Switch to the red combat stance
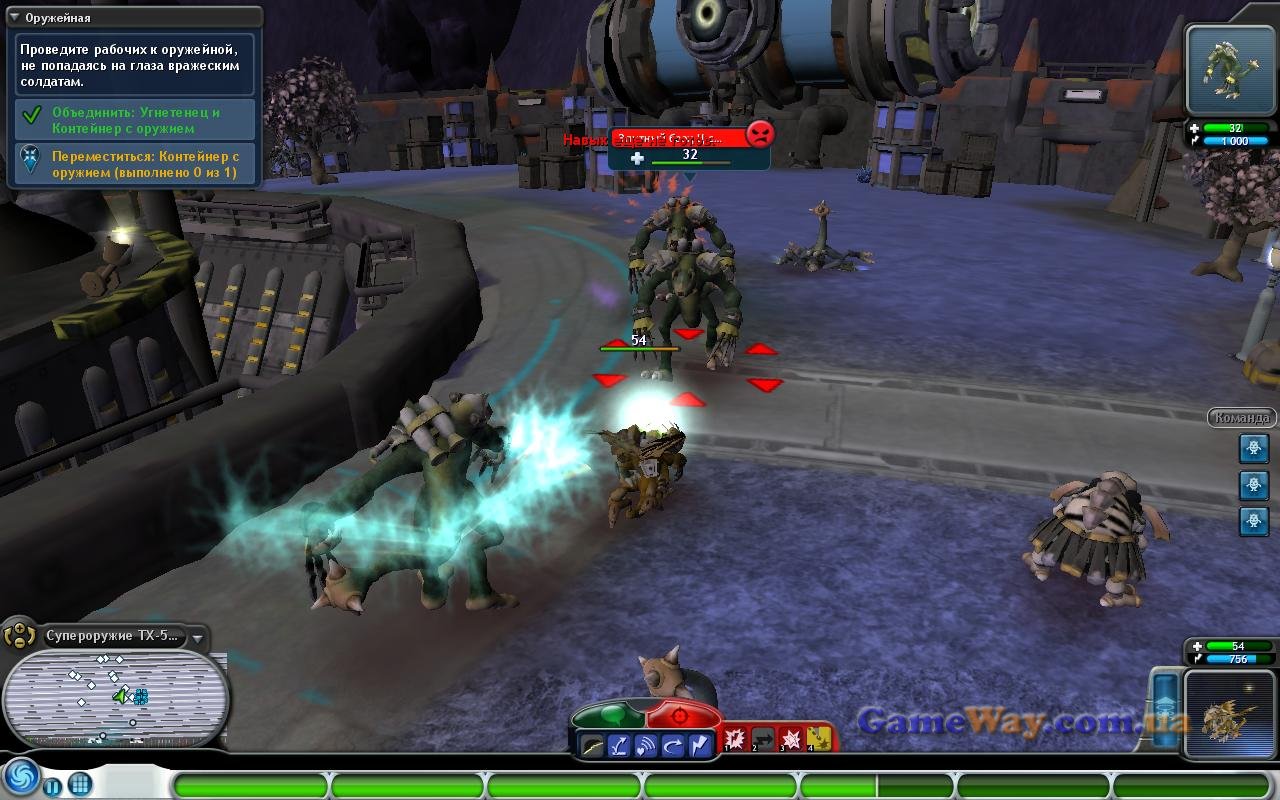Viewport: 1280px width, 800px height. (x=683, y=716)
